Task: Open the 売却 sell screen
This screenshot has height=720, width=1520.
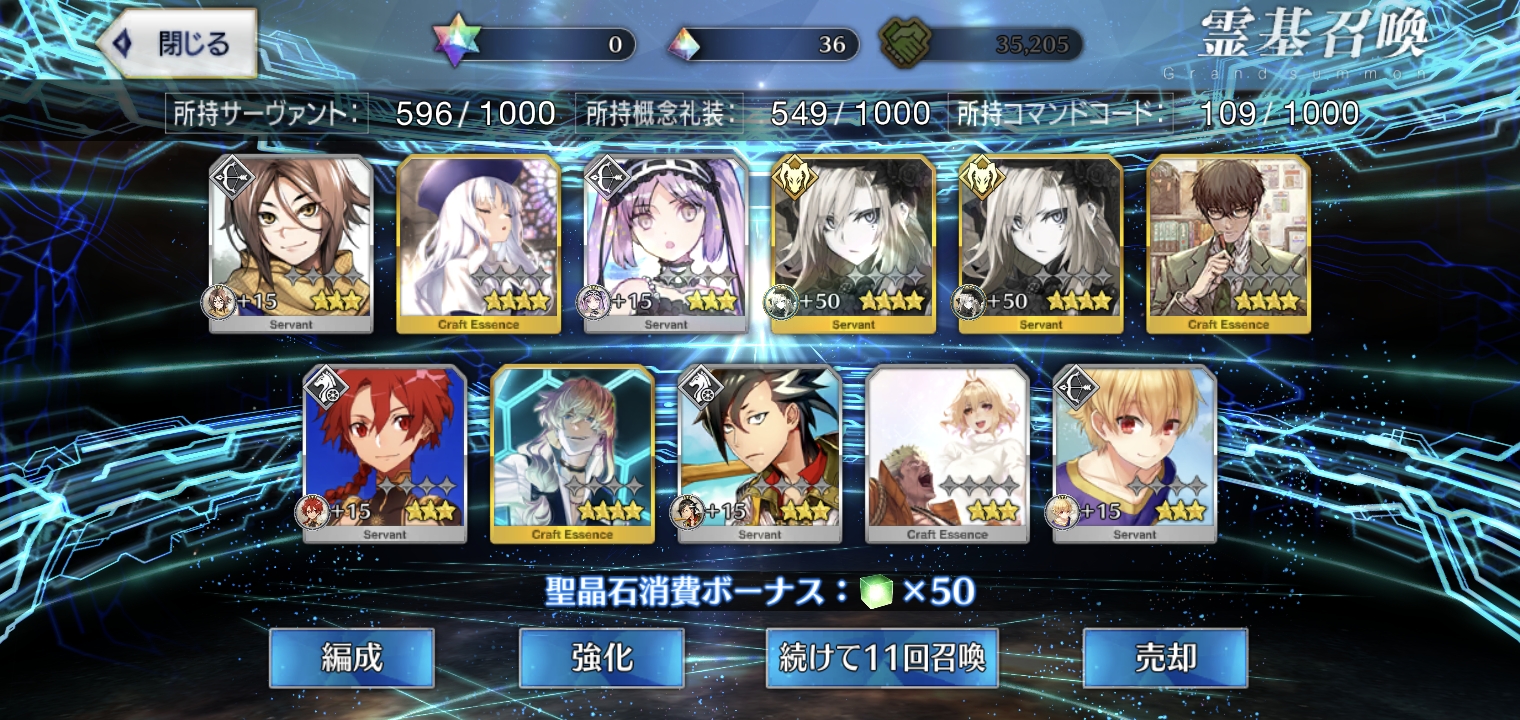Action: 1165,658
